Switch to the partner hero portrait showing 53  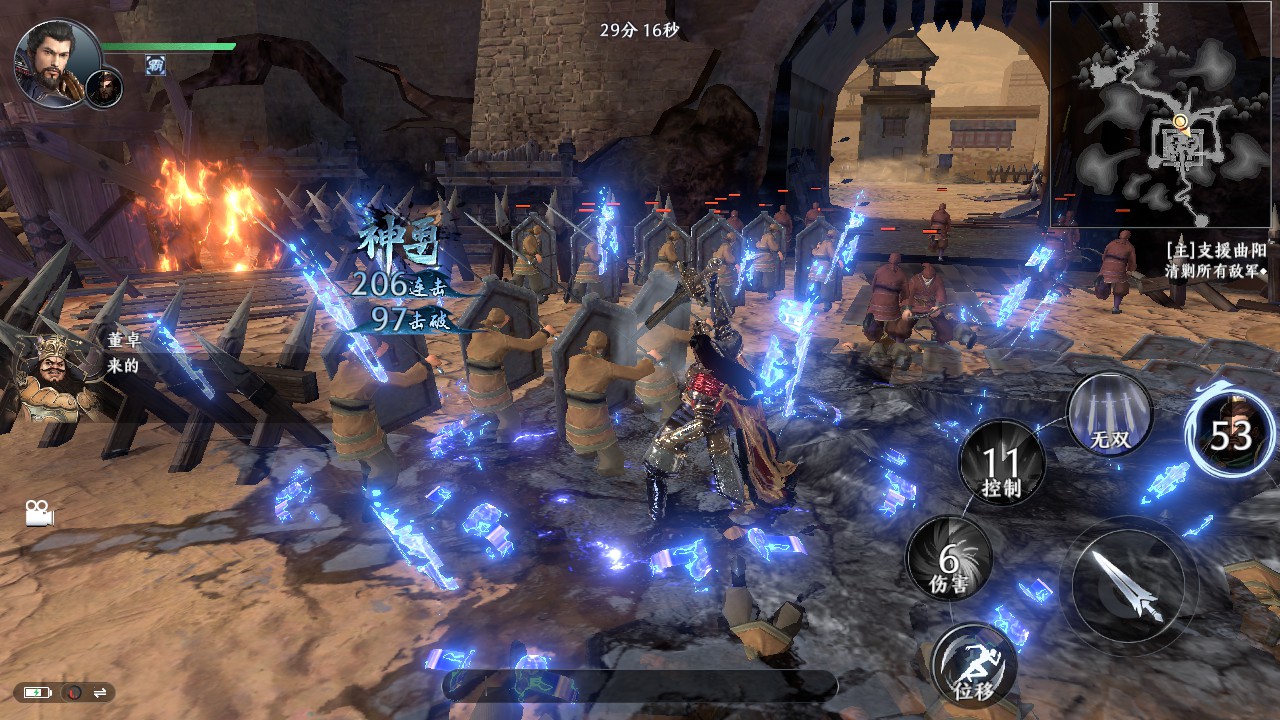point(1230,434)
